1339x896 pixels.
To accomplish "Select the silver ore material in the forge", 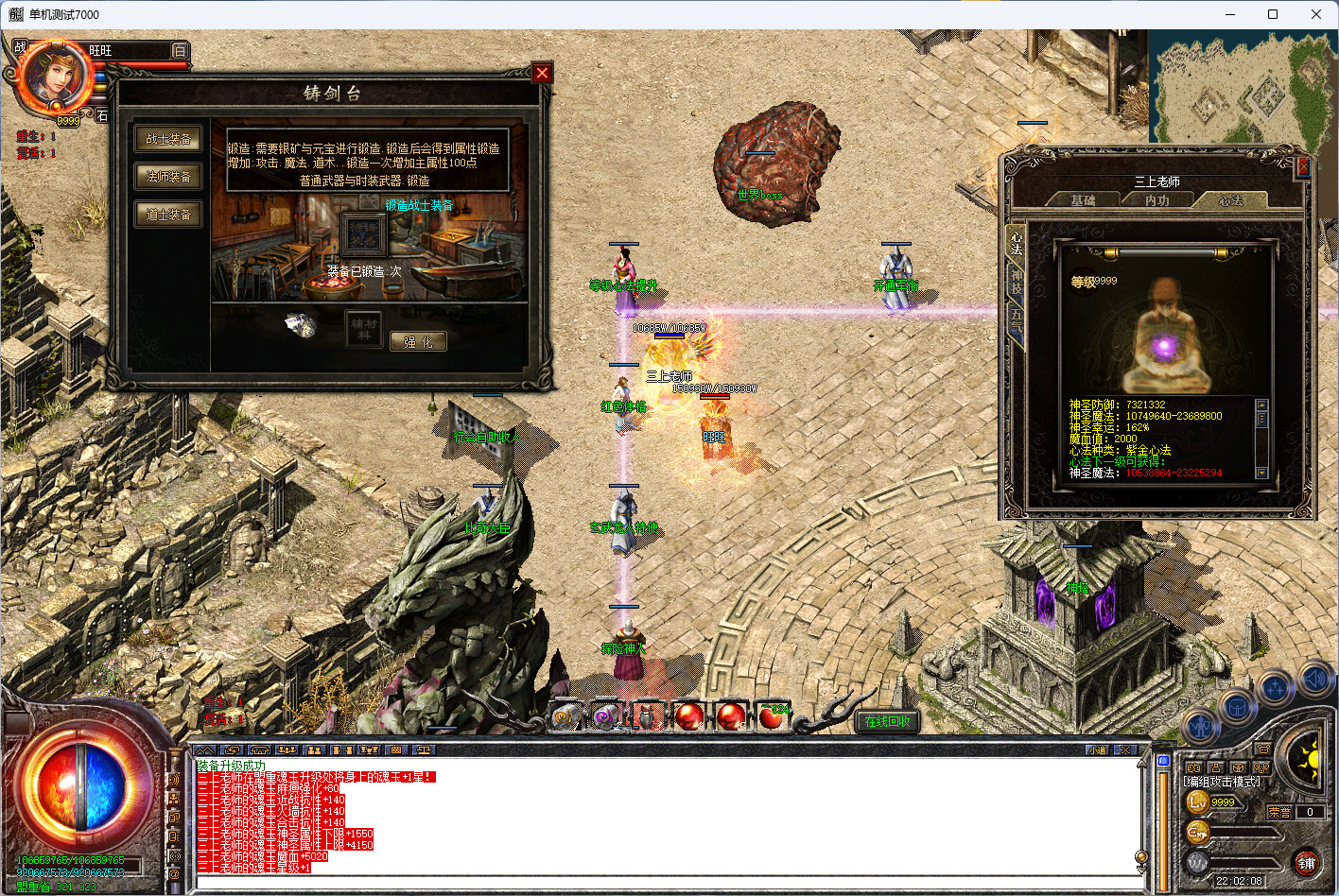I will coord(302,325).
